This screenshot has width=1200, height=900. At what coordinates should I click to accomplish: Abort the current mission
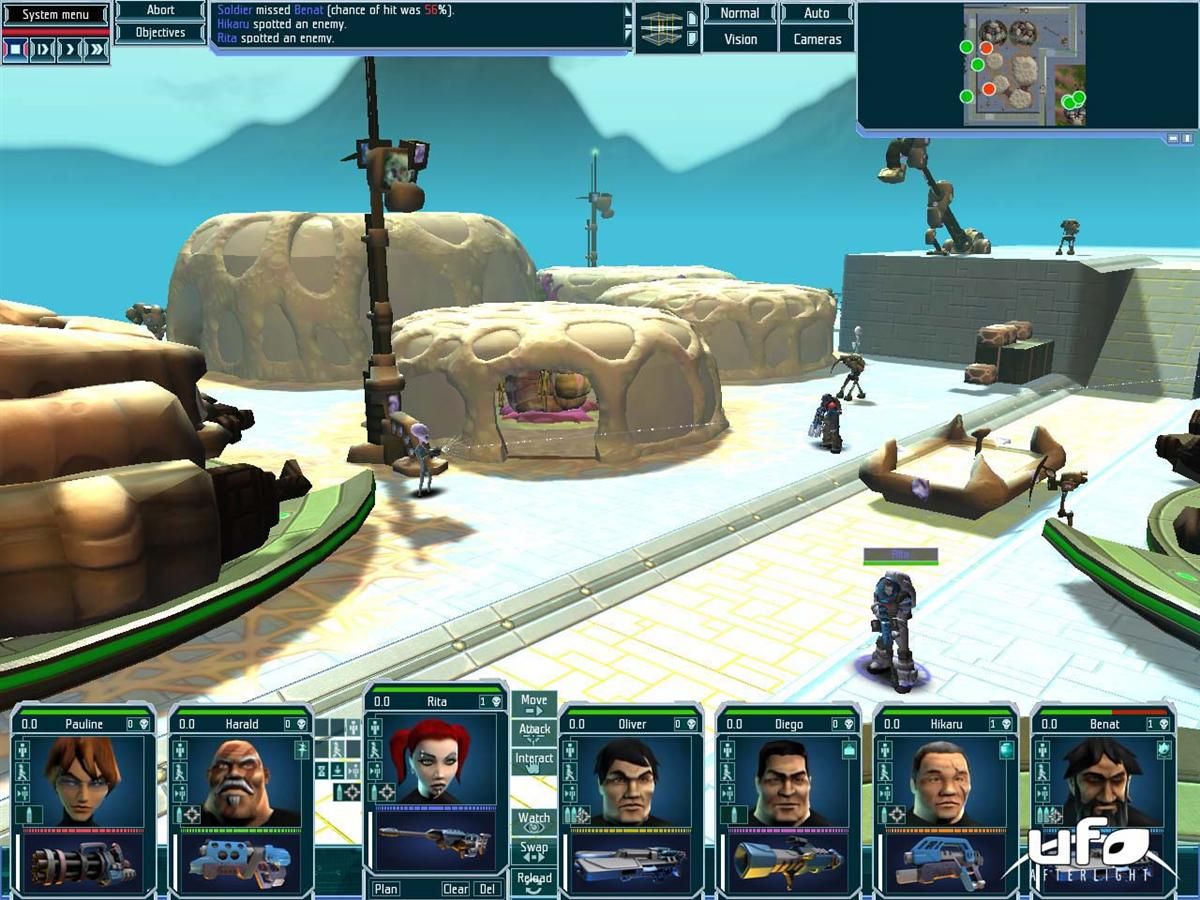point(160,10)
